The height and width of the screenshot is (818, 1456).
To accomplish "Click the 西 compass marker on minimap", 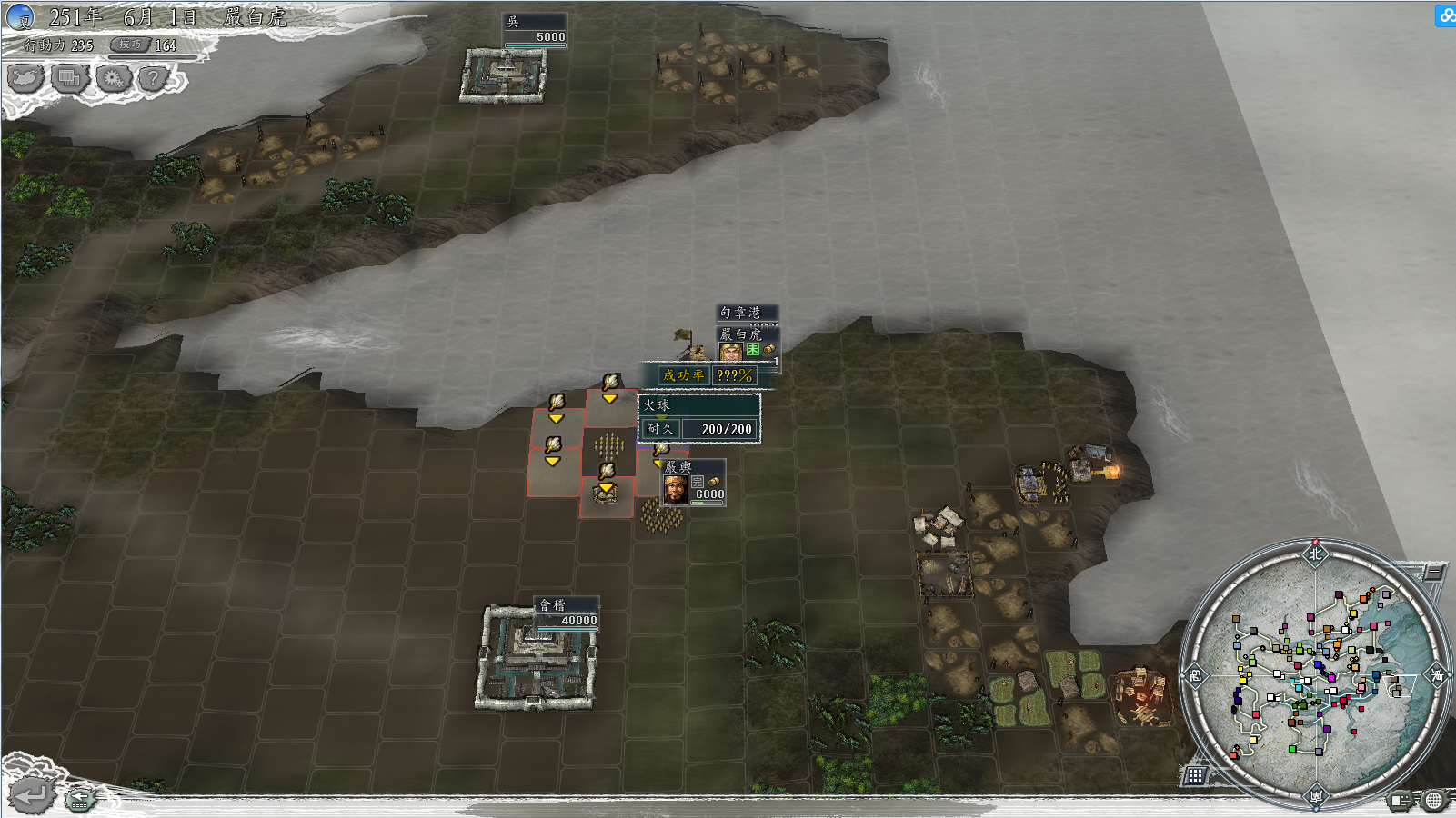I will tap(1194, 674).
